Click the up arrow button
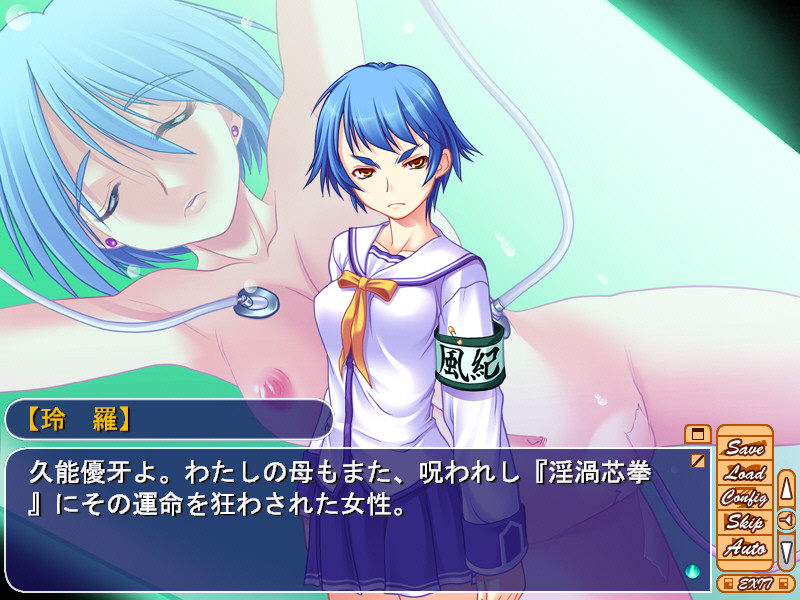The width and height of the screenshot is (800, 600). [x=786, y=489]
